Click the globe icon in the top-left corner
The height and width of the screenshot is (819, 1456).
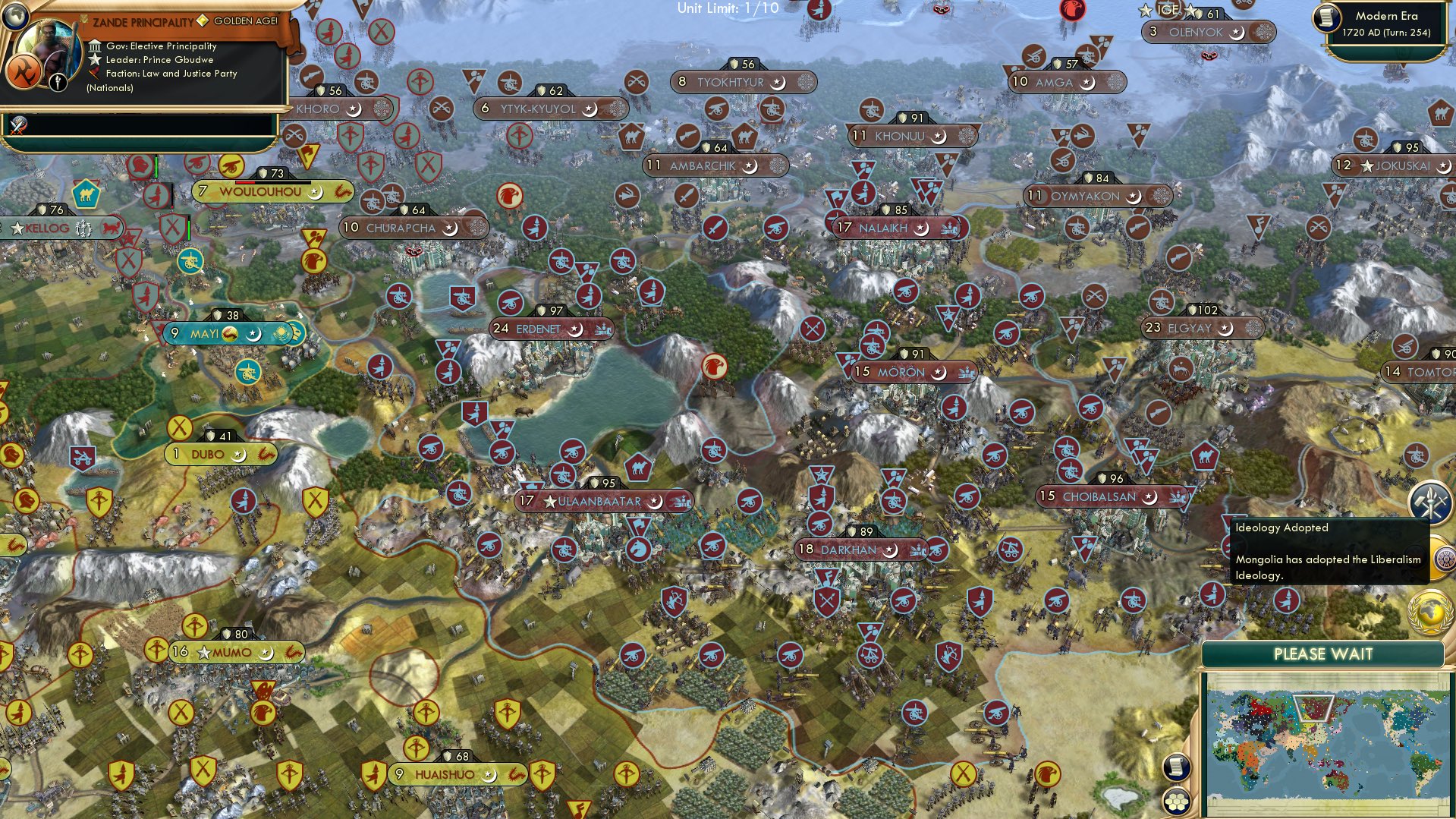tap(15, 17)
